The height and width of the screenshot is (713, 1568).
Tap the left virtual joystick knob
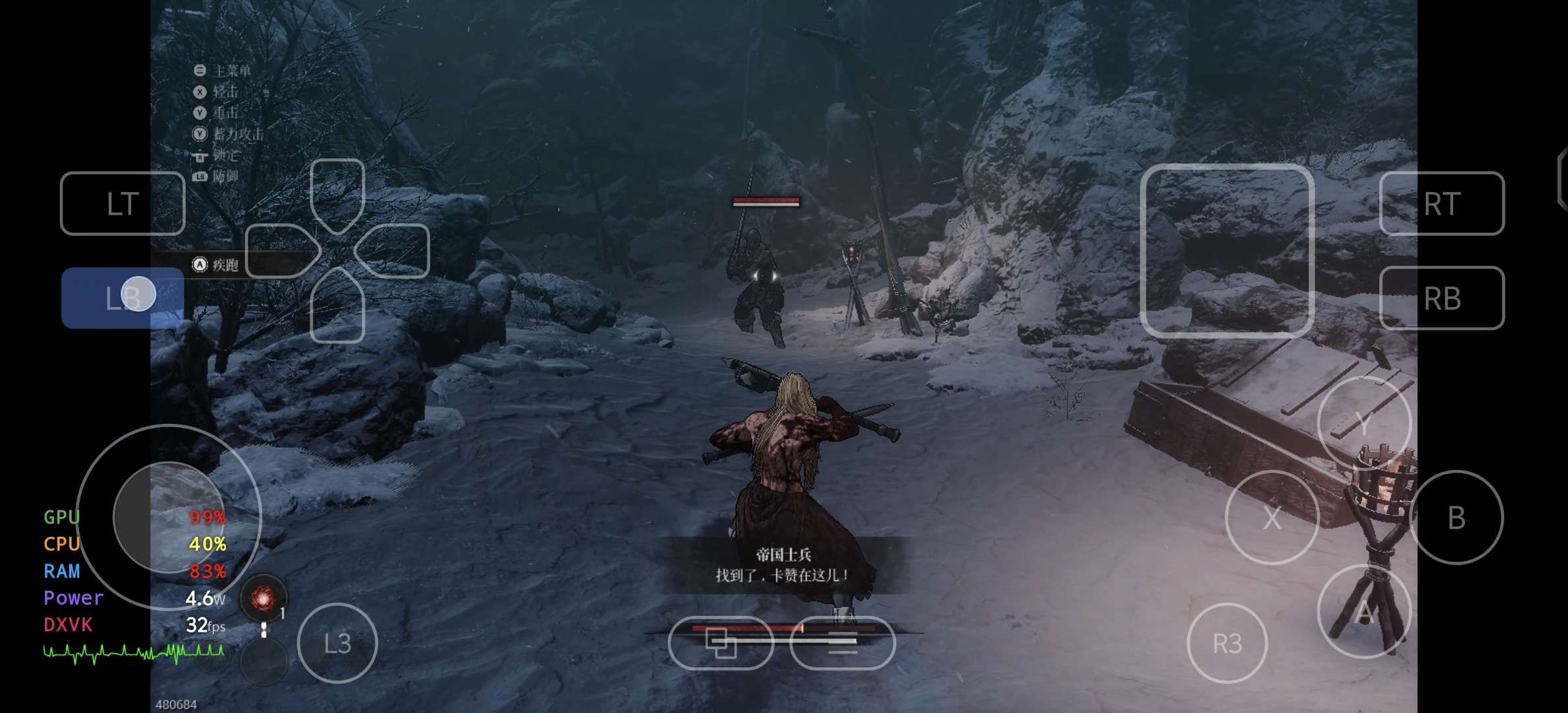[x=169, y=517]
